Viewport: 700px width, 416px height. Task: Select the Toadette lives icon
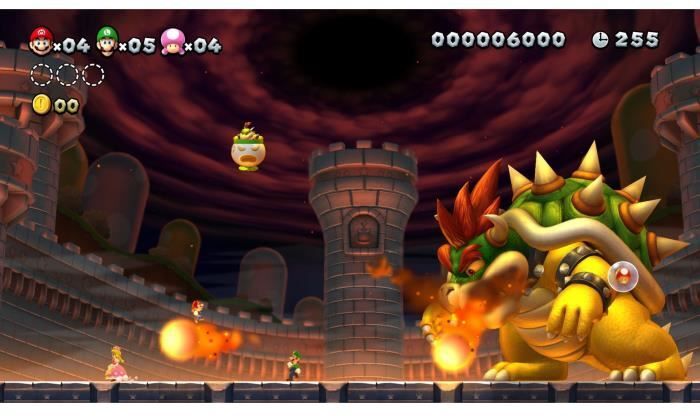click(x=172, y=41)
